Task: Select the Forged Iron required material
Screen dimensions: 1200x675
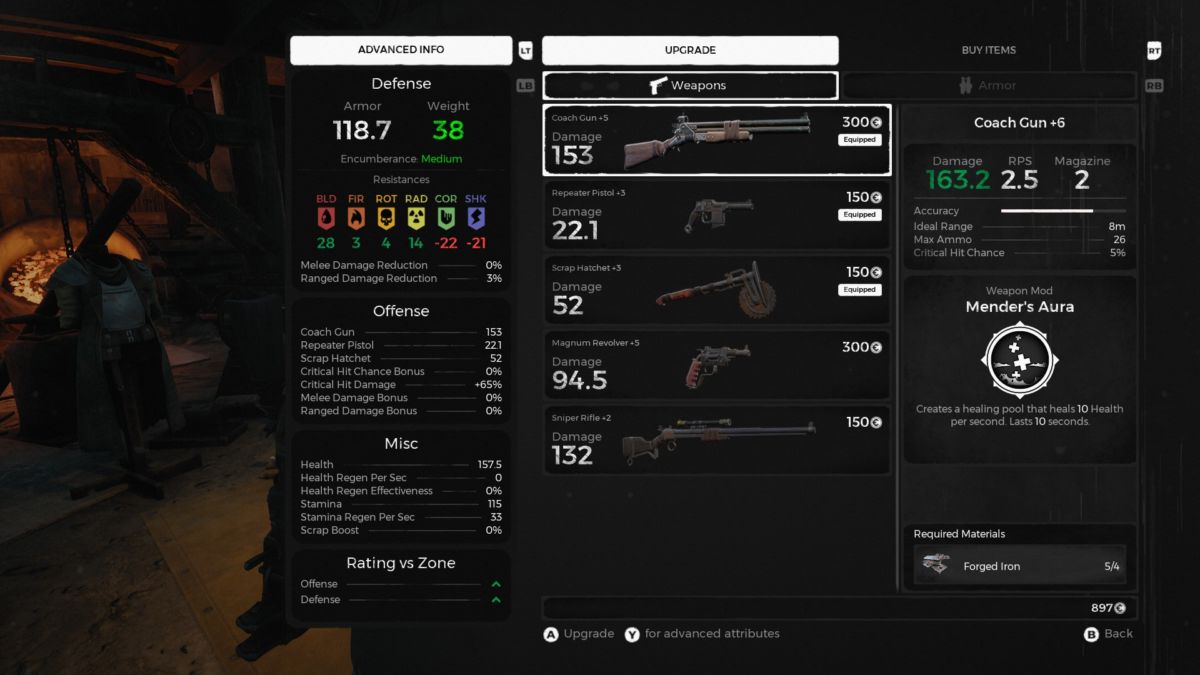Action: pyautogui.click(x=1020, y=566)
